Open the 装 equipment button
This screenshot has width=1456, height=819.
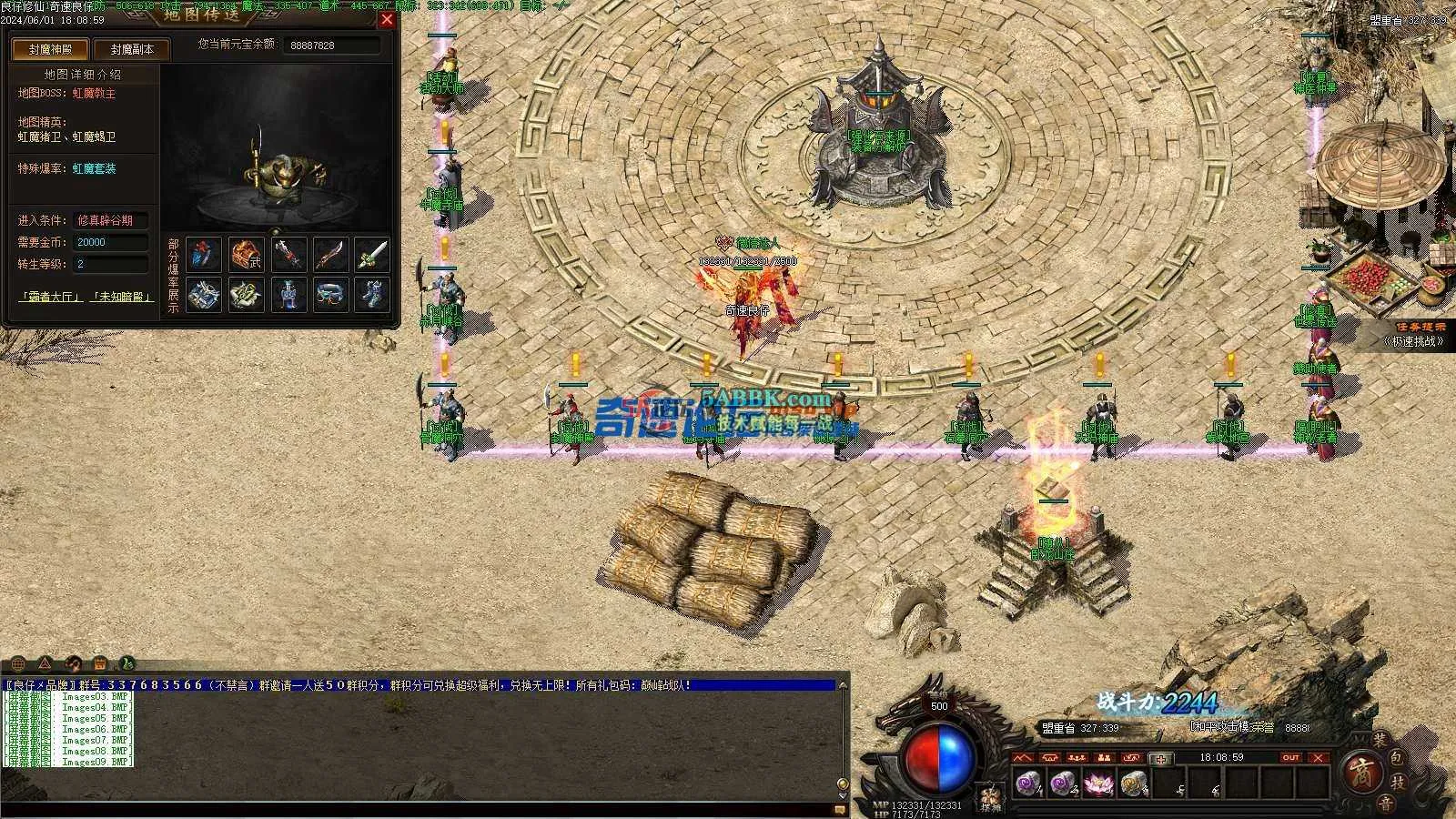(x=1380, y=740)
